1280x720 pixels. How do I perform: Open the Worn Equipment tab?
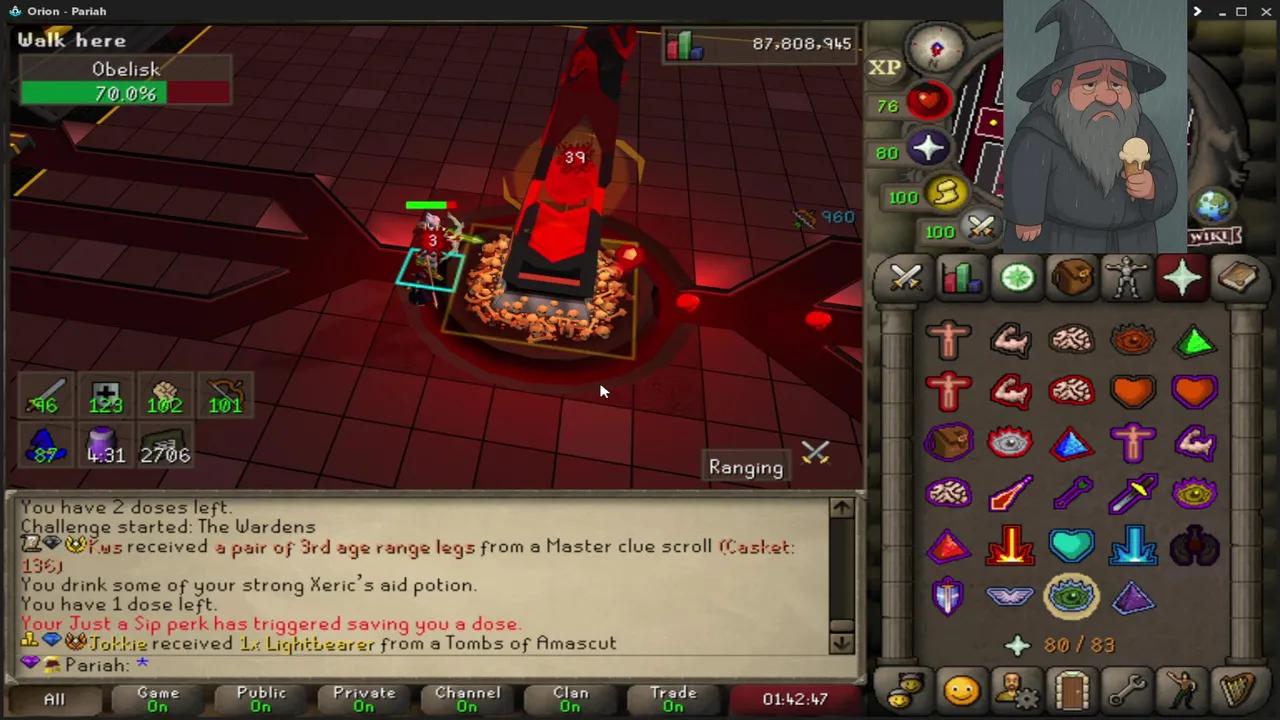[x=1126, y=280]
